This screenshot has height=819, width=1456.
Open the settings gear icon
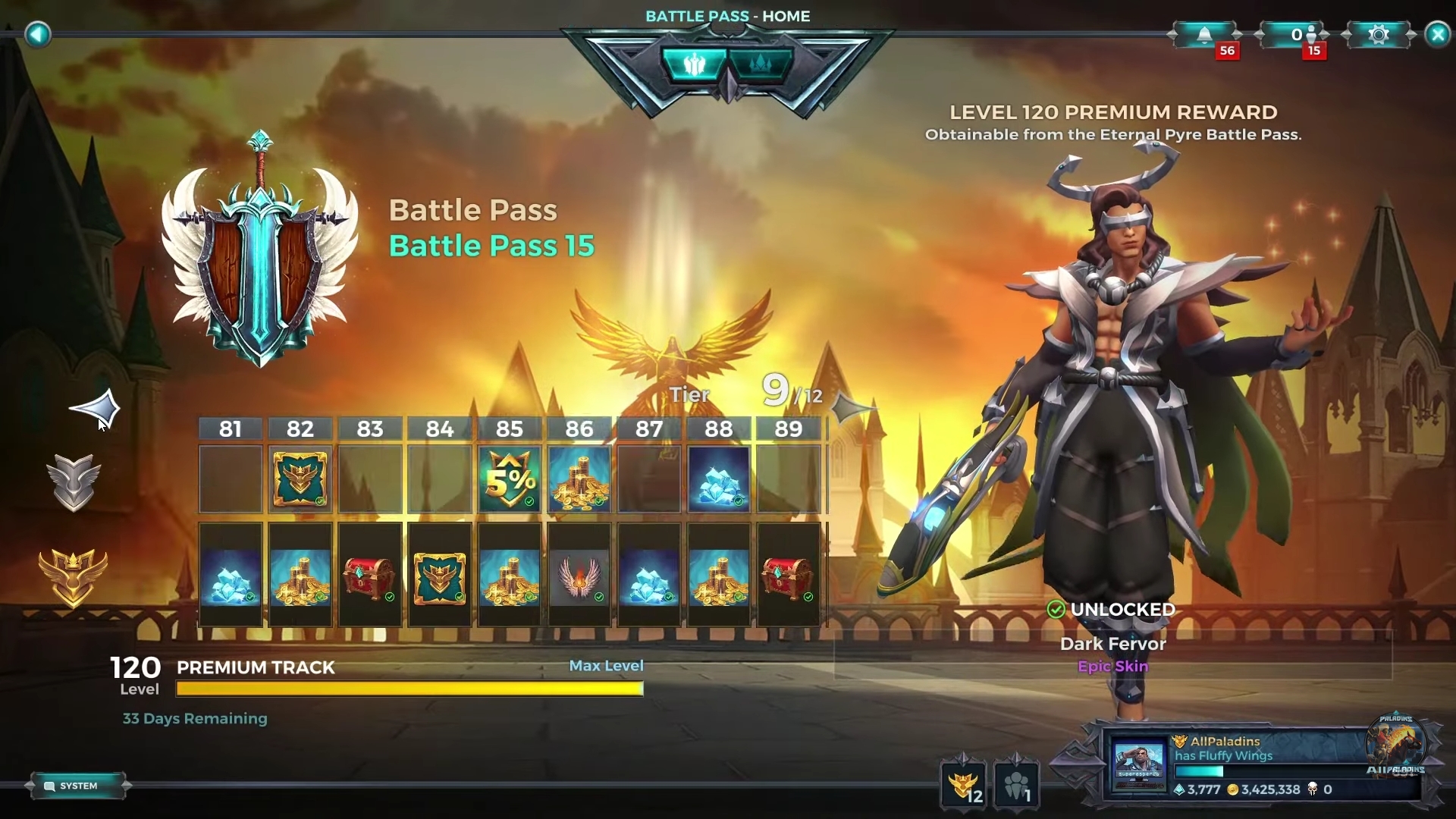(1379, 35)
